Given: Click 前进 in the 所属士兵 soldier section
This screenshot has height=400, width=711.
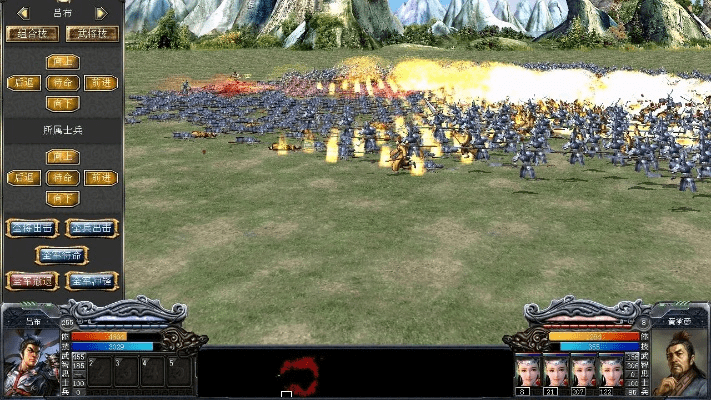Looking at the screenshot, I should [x=100, y=178].
